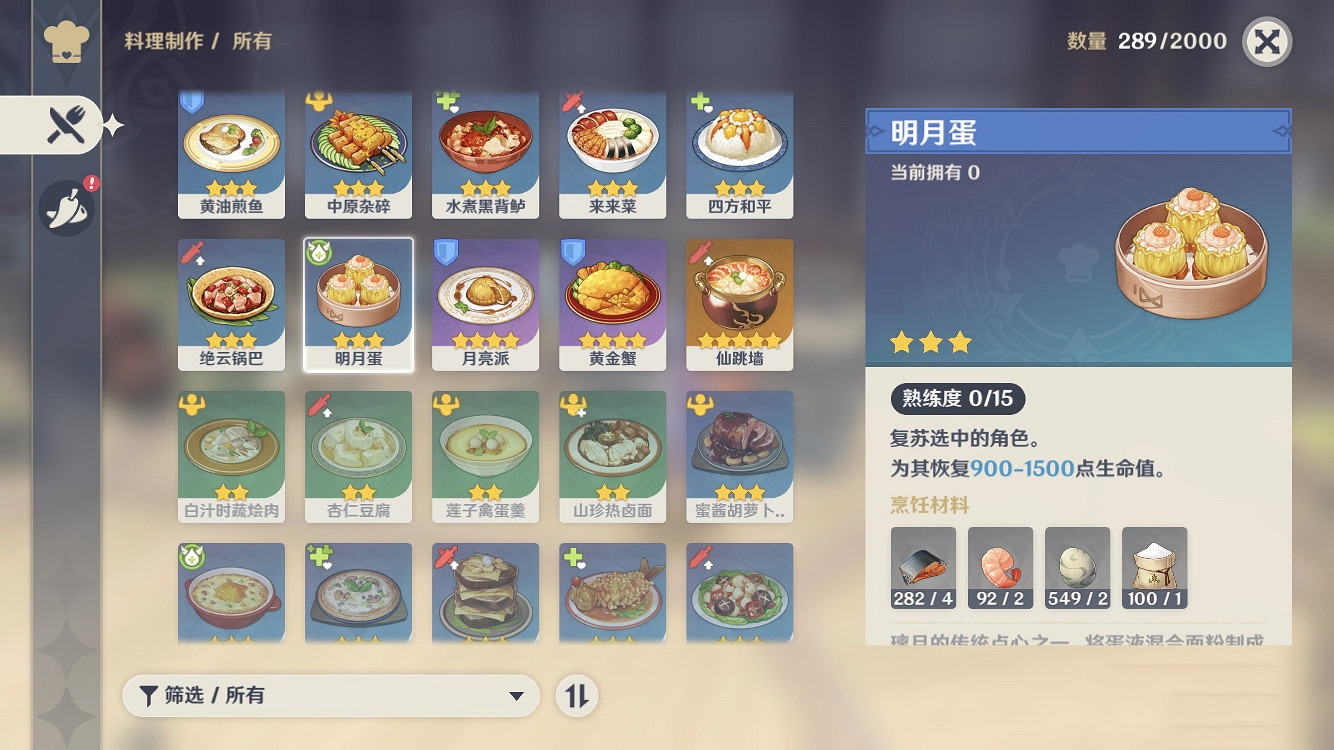Close the cooking menu with the X button
The width and height of the screenshot is (1334, 750).
pos(1266,42)
